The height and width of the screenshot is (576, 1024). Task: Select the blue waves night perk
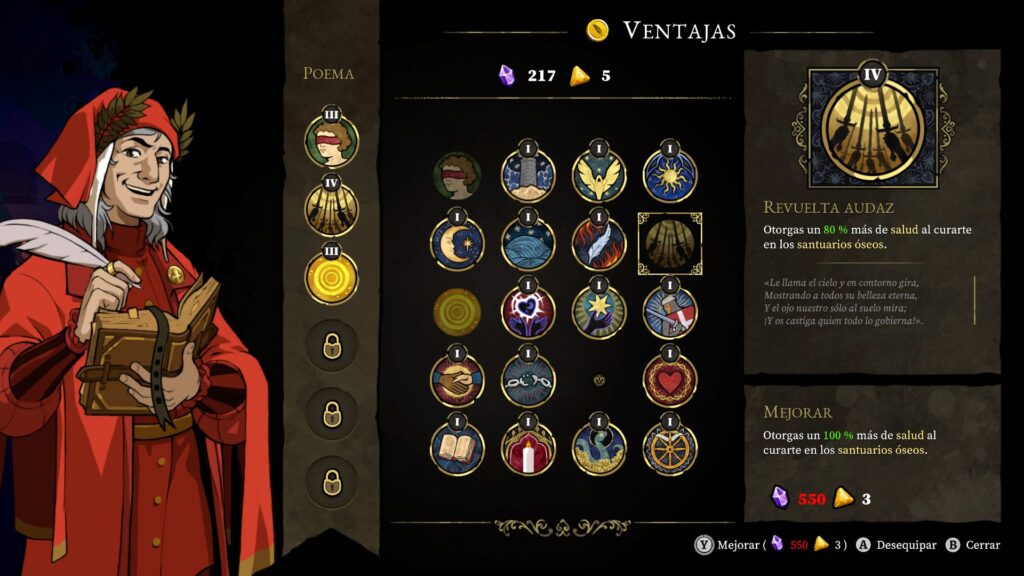coord(527,244)
